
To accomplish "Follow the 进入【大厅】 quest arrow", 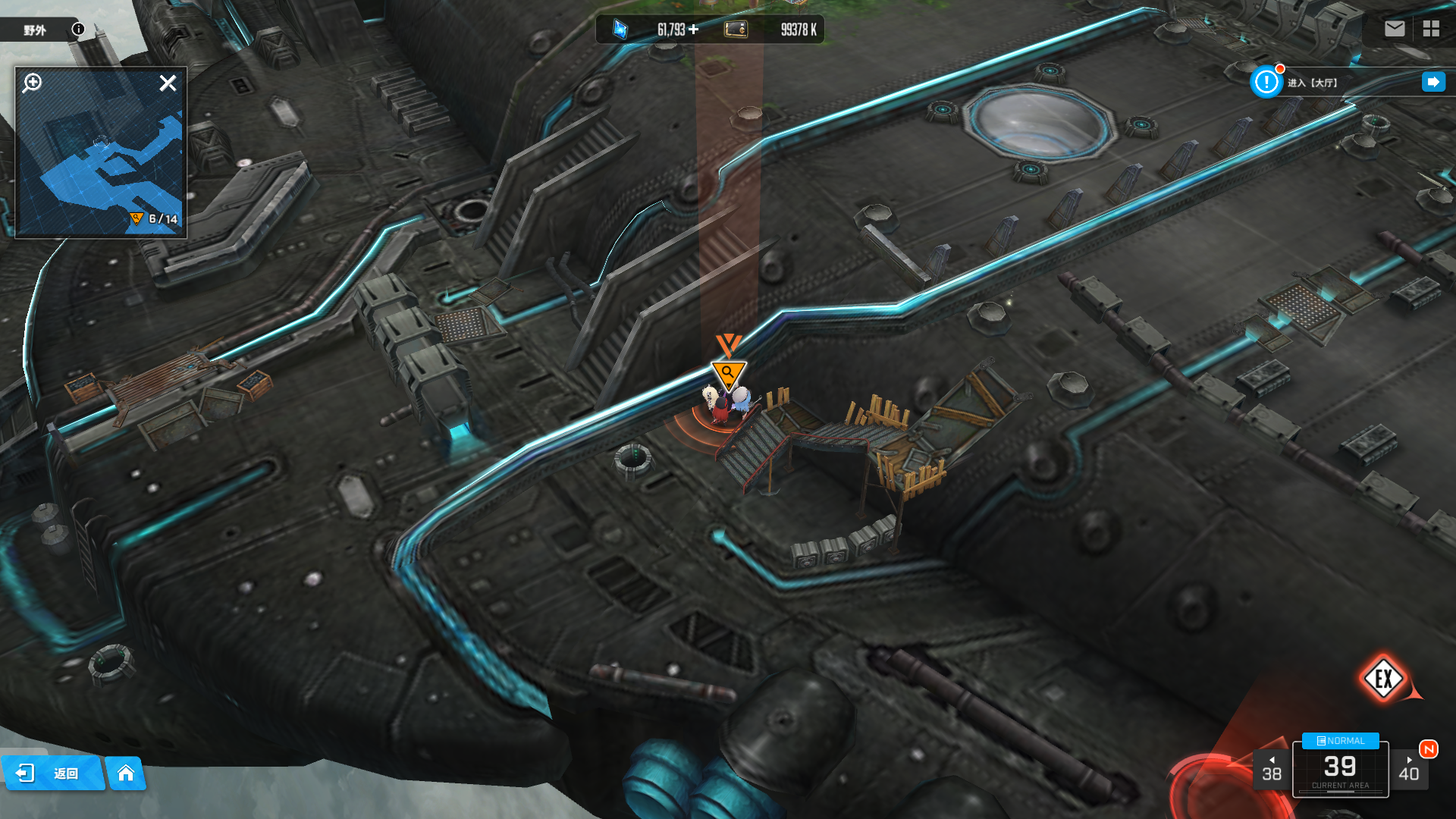I will coord(1432,82).
